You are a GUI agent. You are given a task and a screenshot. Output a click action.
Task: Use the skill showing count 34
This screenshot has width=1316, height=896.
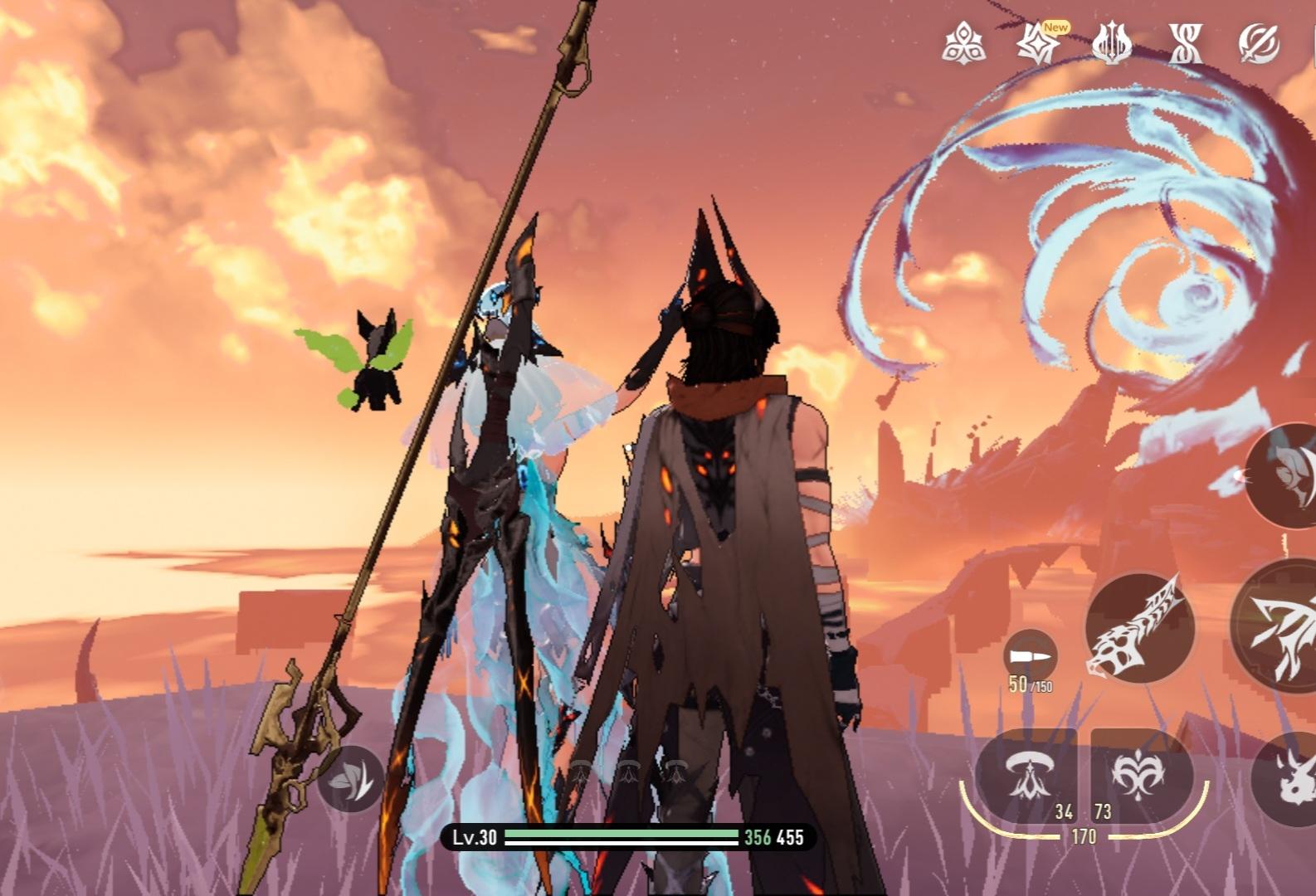[x=1027, y=777]
